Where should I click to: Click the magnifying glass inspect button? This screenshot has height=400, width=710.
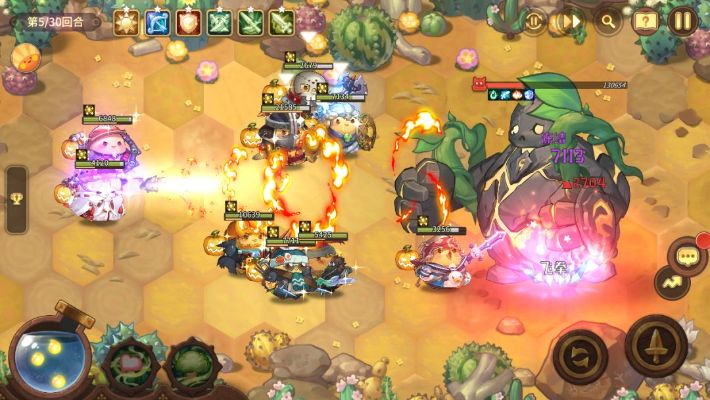(607, 19)
